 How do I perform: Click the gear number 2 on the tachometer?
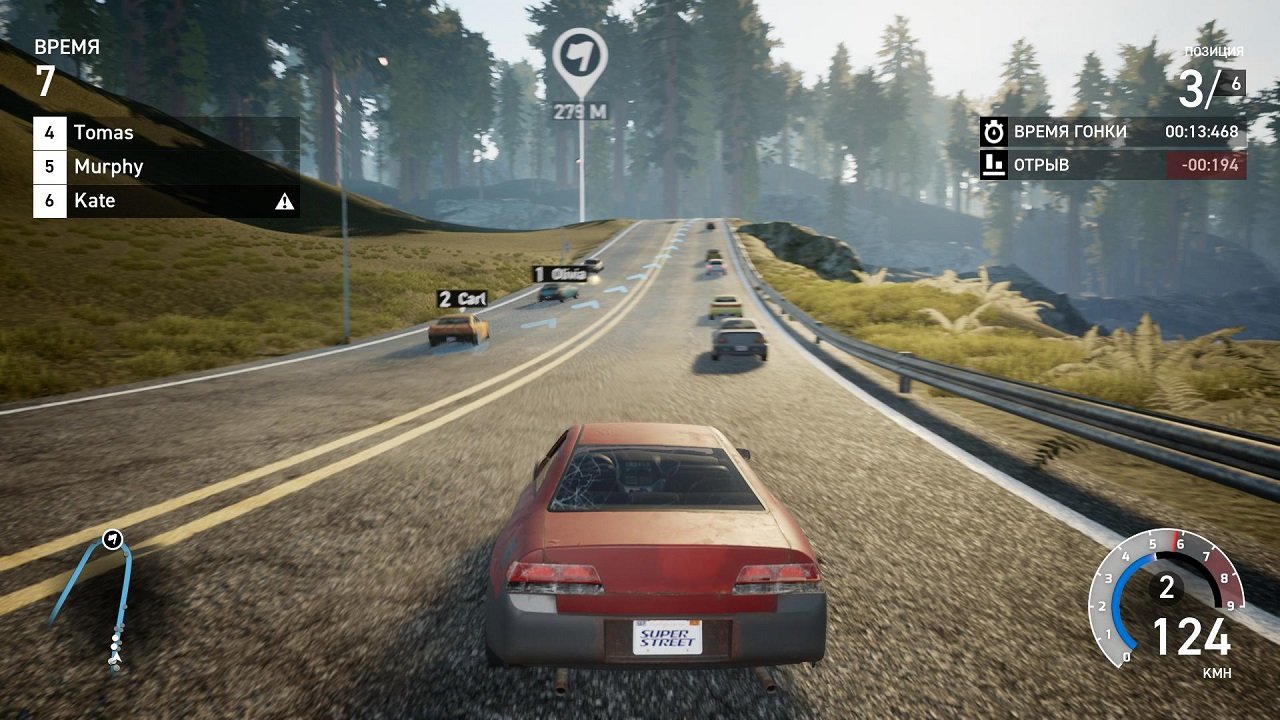coord(1166,589)
